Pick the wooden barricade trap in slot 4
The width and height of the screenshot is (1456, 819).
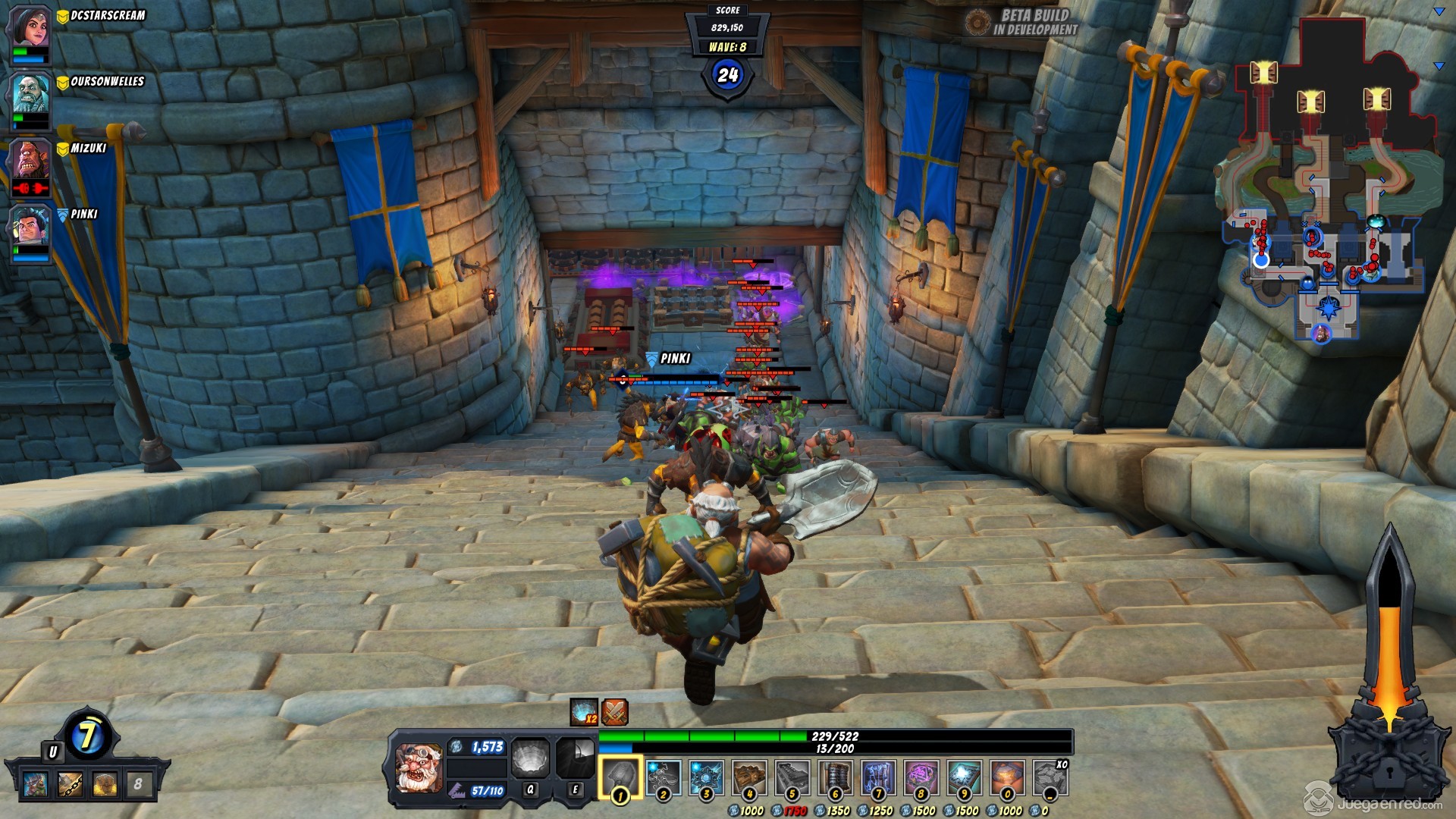pos(749,777)
